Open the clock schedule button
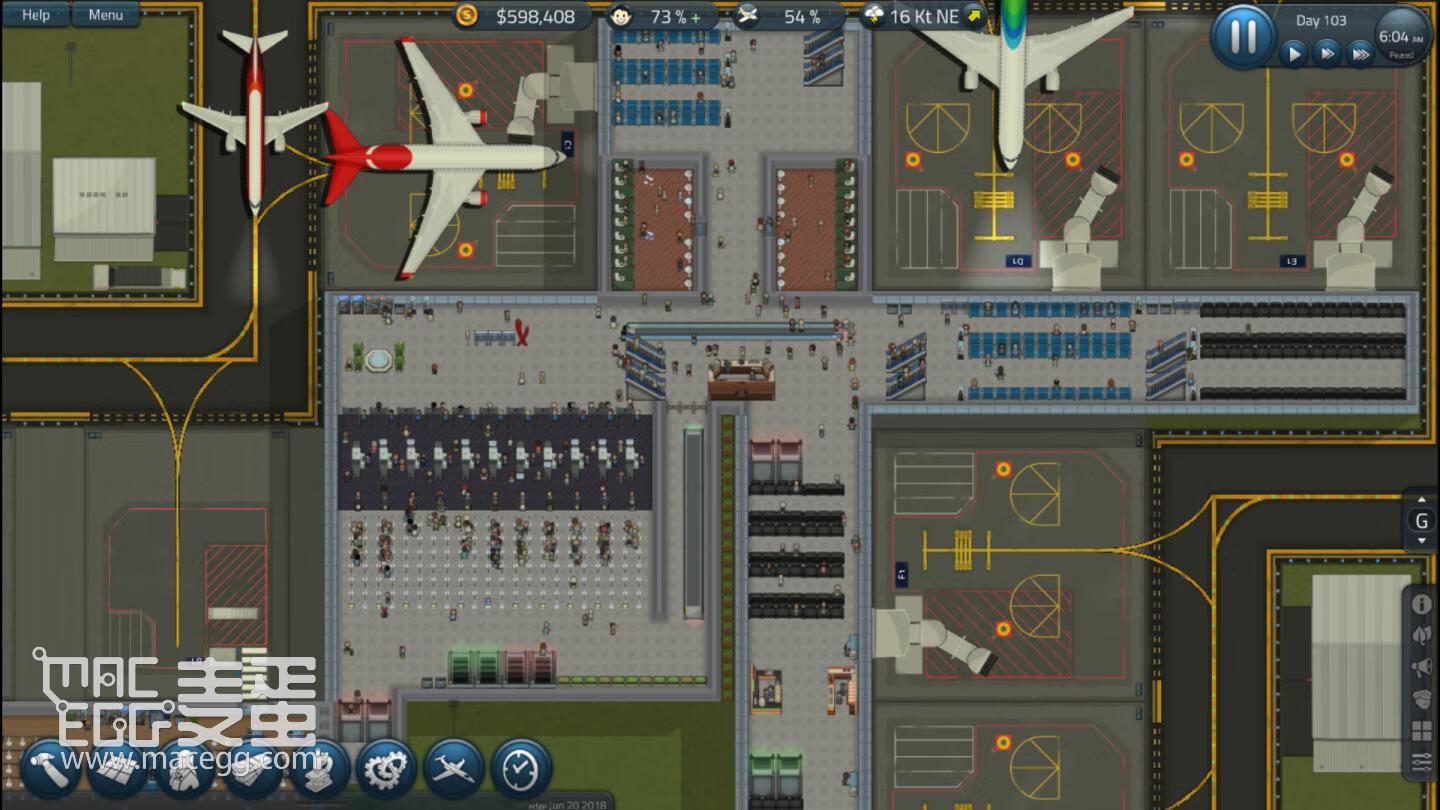 coord(521,769)
